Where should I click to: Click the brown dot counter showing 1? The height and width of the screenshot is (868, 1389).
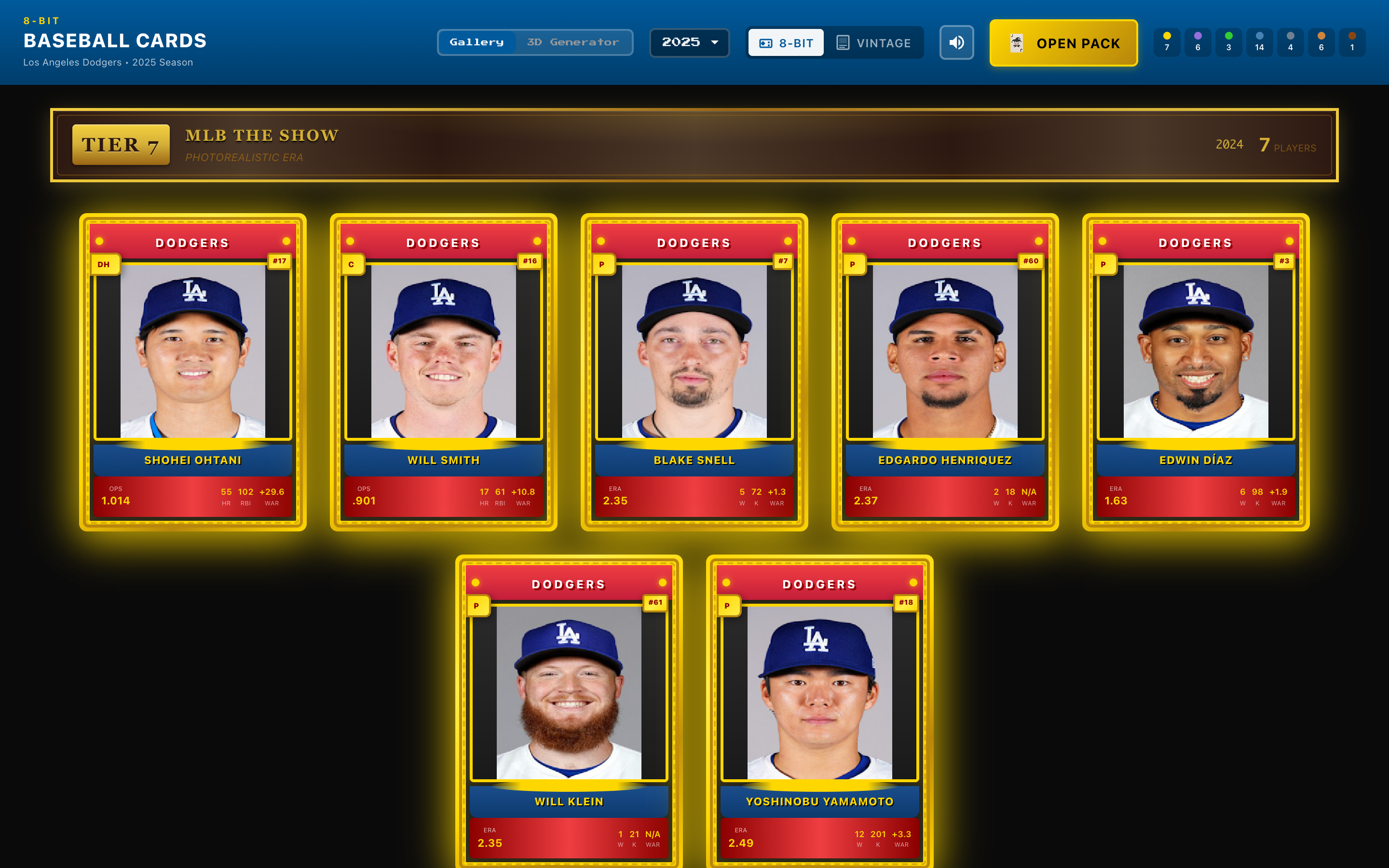(x=1352, y=42)
